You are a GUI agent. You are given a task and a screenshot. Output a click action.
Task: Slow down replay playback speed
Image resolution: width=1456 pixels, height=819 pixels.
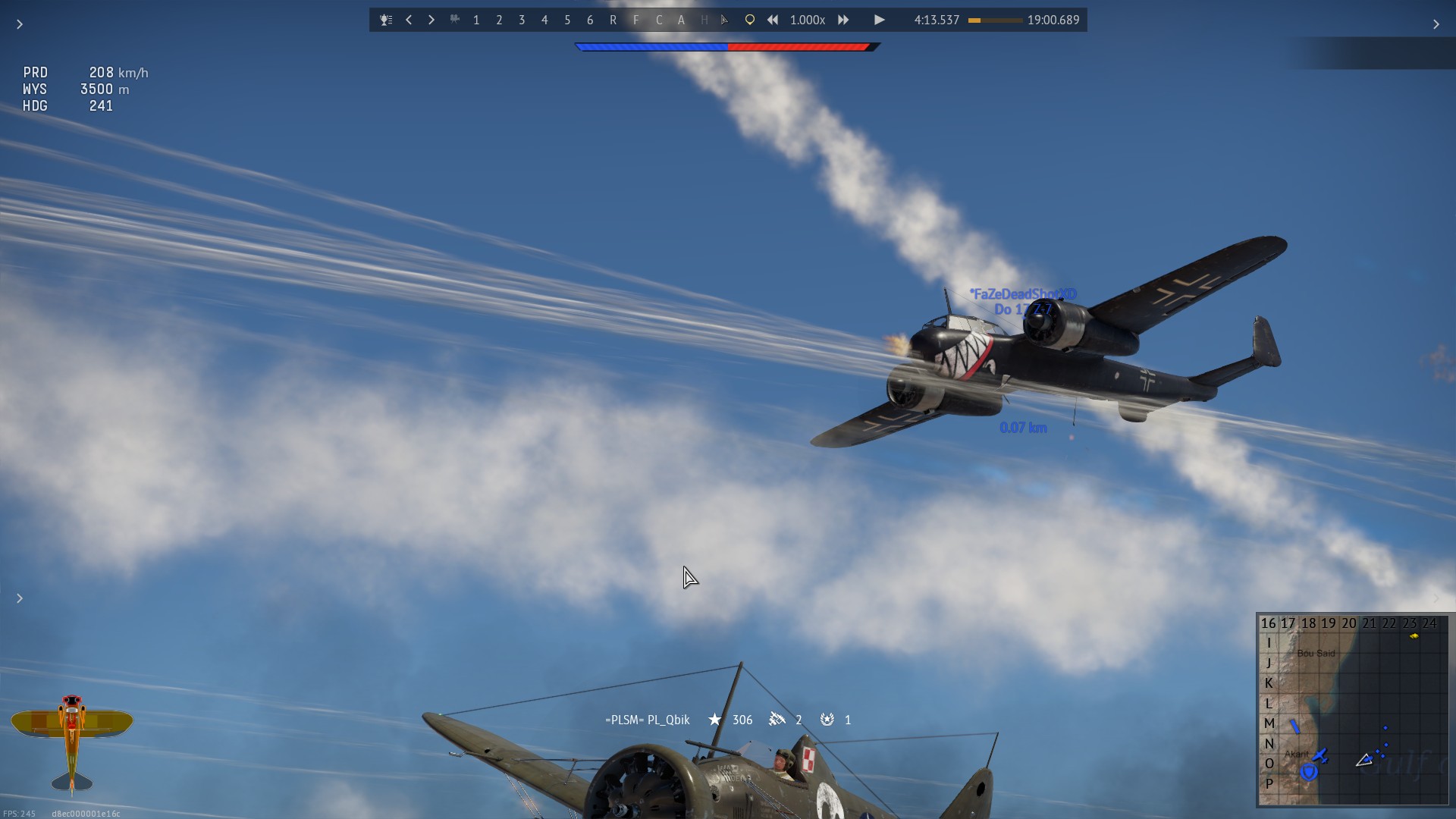click(772, 20)
